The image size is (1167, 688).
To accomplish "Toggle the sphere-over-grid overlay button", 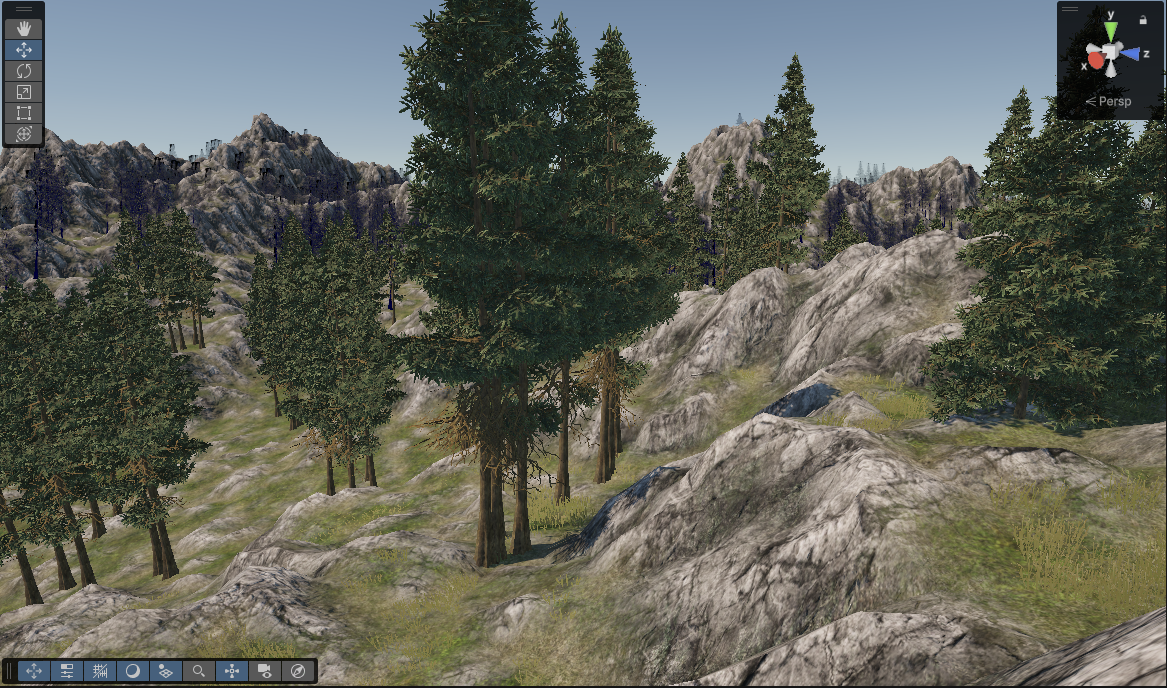I will pos(166,671).
